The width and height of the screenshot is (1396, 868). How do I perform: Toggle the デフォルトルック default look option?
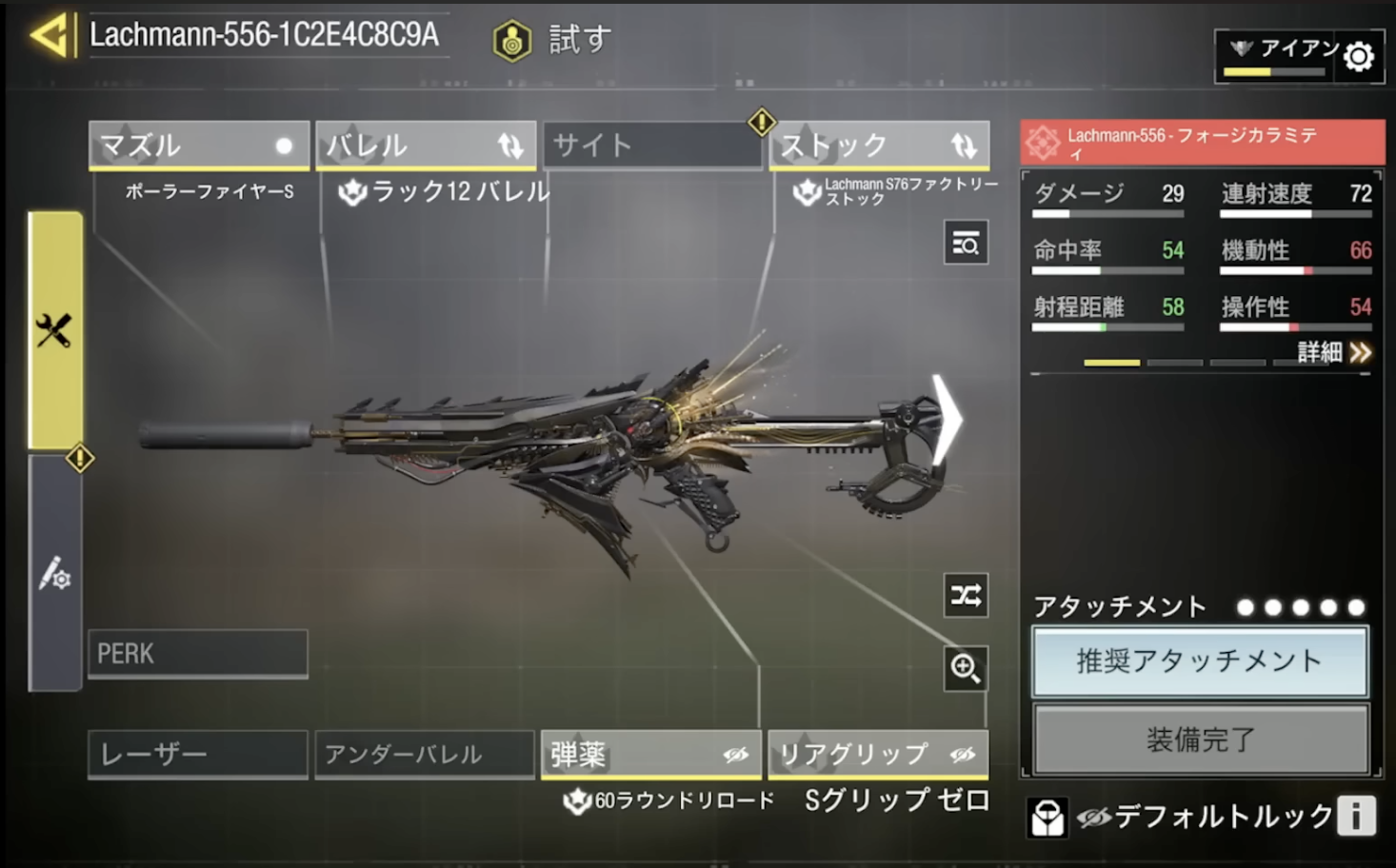pos(1205,817)
